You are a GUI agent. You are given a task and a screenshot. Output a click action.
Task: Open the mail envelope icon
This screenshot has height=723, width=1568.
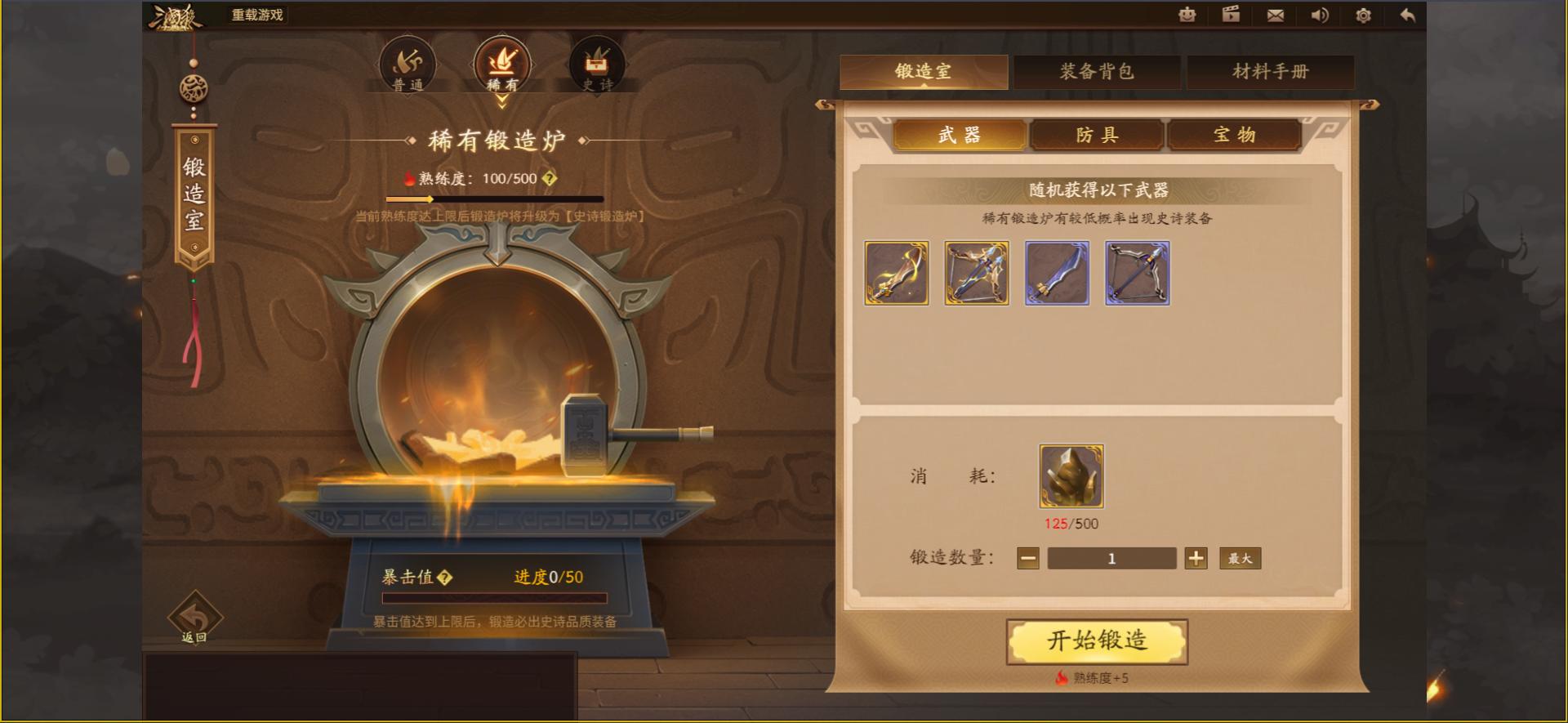click(x=1275, y=15)
